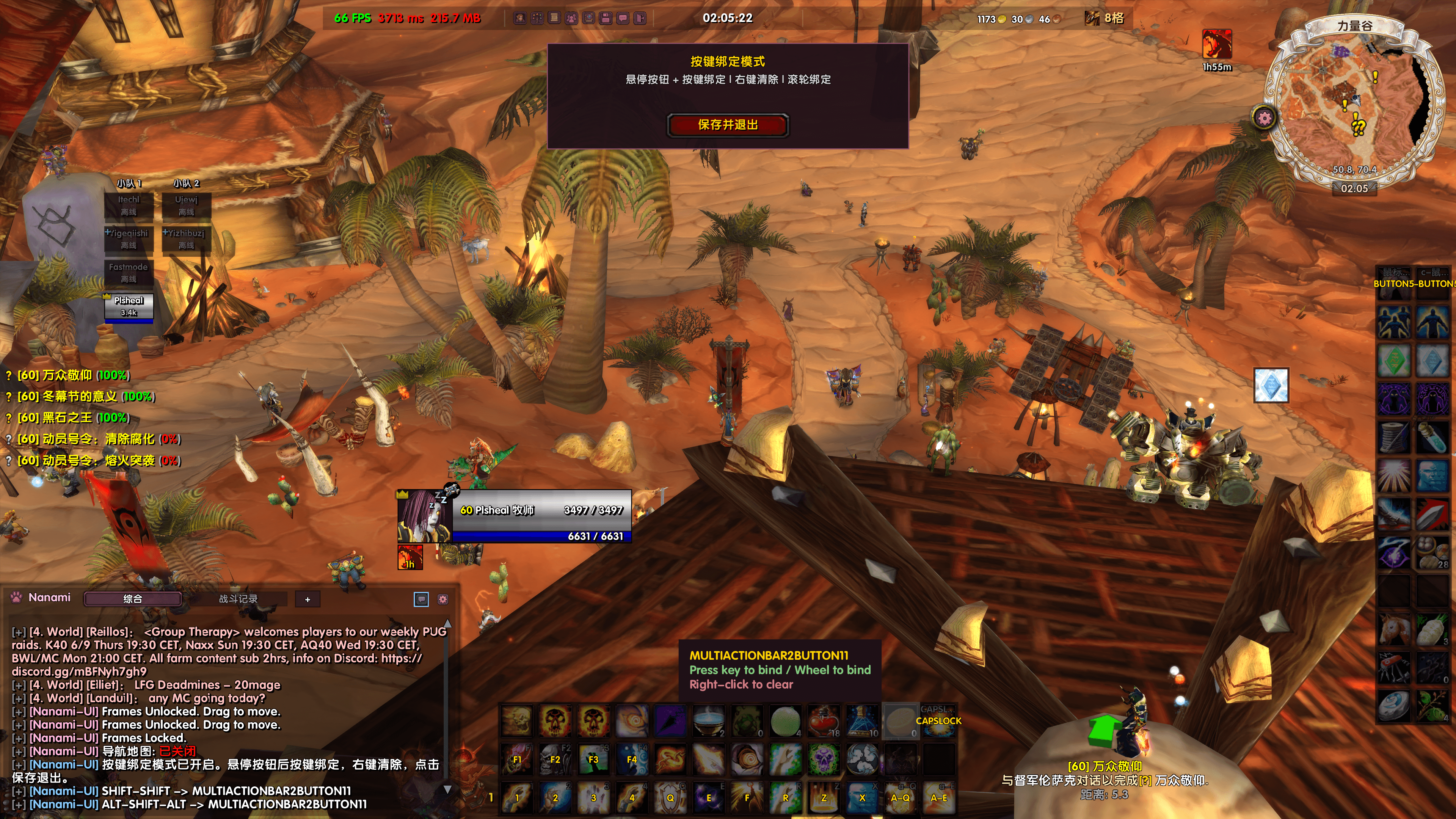Cast the shield ability bound to Q
1456x819 pixels.
pos(670,797)
